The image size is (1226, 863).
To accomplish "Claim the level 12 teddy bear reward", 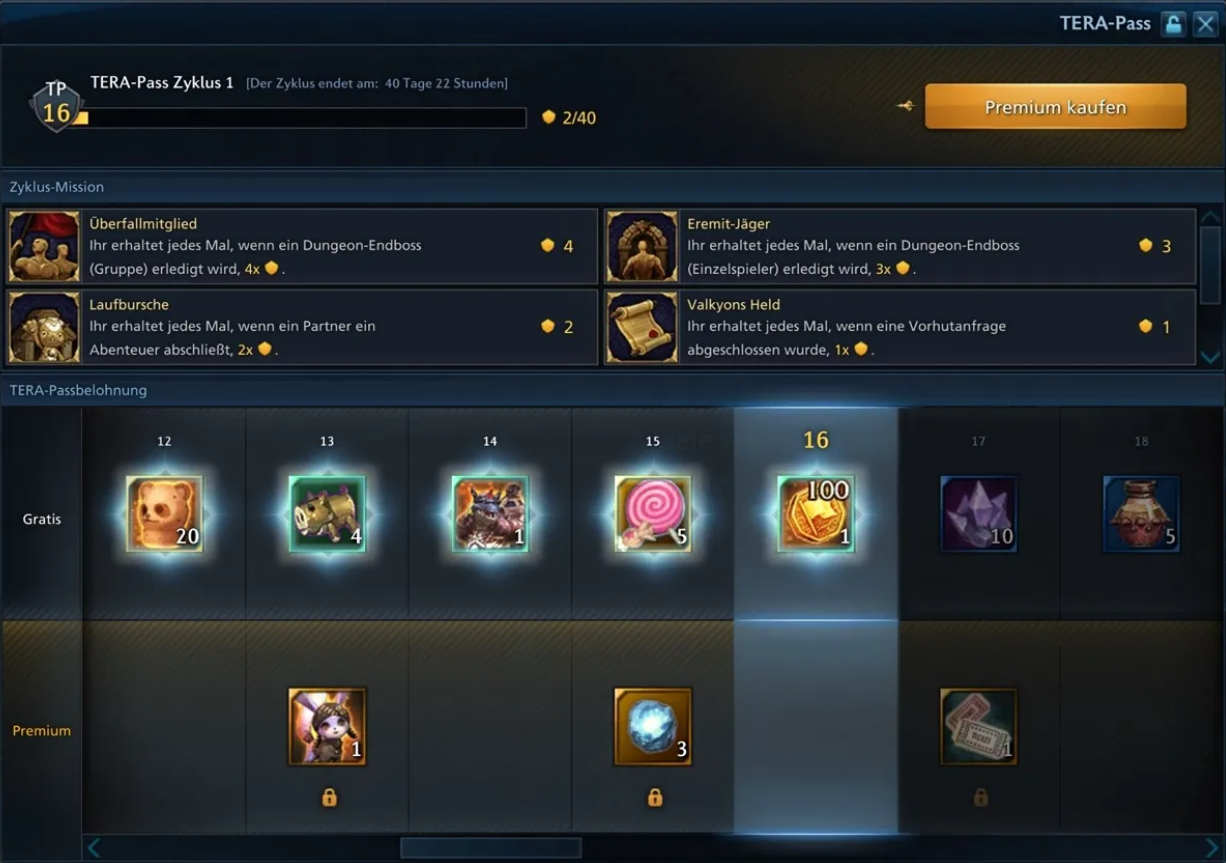I will [x=164, y=514].
